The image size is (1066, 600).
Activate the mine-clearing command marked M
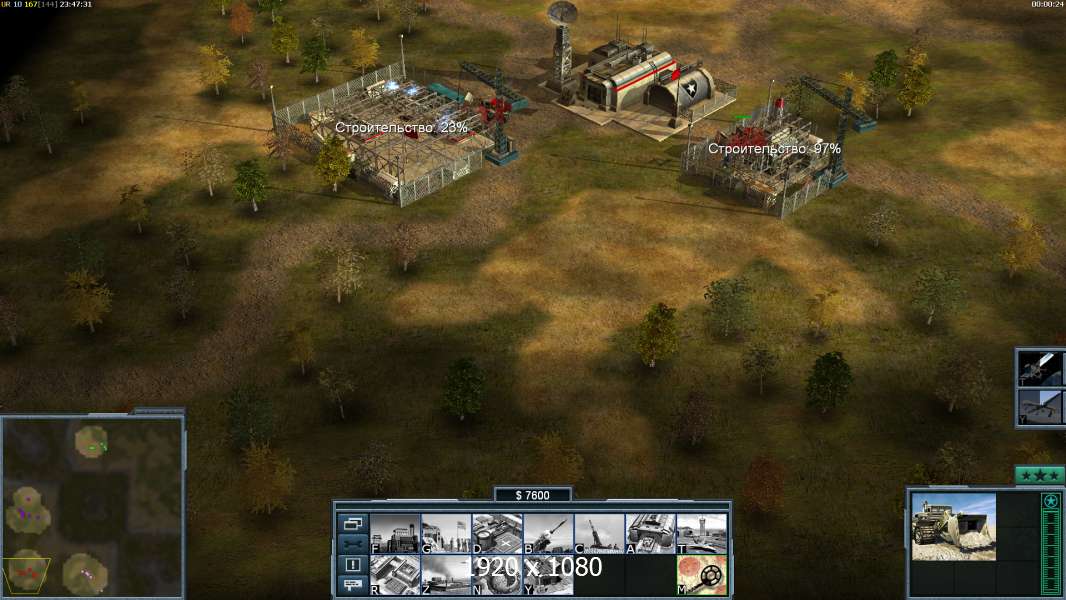coord(701,575)
